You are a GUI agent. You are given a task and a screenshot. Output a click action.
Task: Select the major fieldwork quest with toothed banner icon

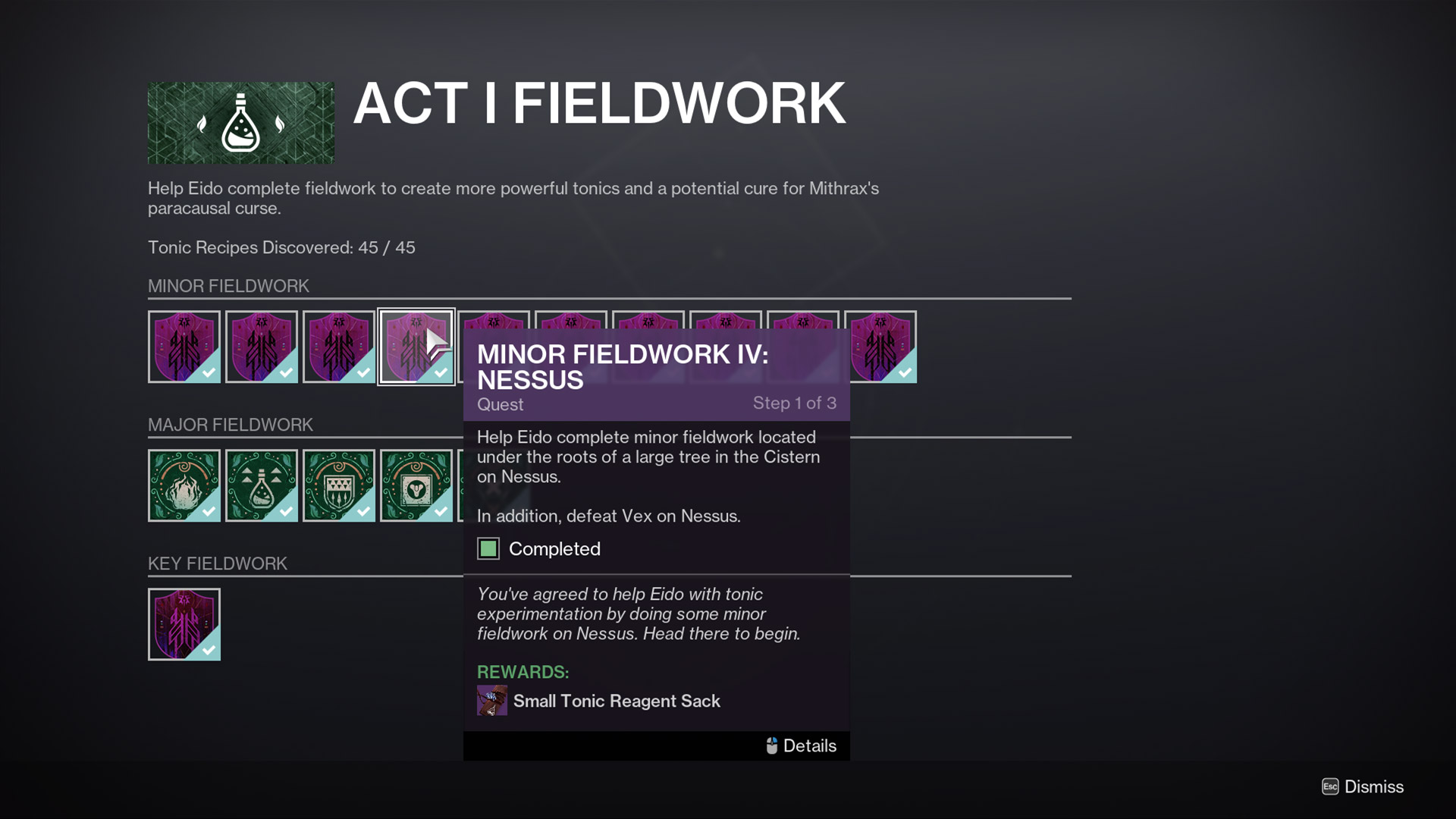[x=339, y=485]
